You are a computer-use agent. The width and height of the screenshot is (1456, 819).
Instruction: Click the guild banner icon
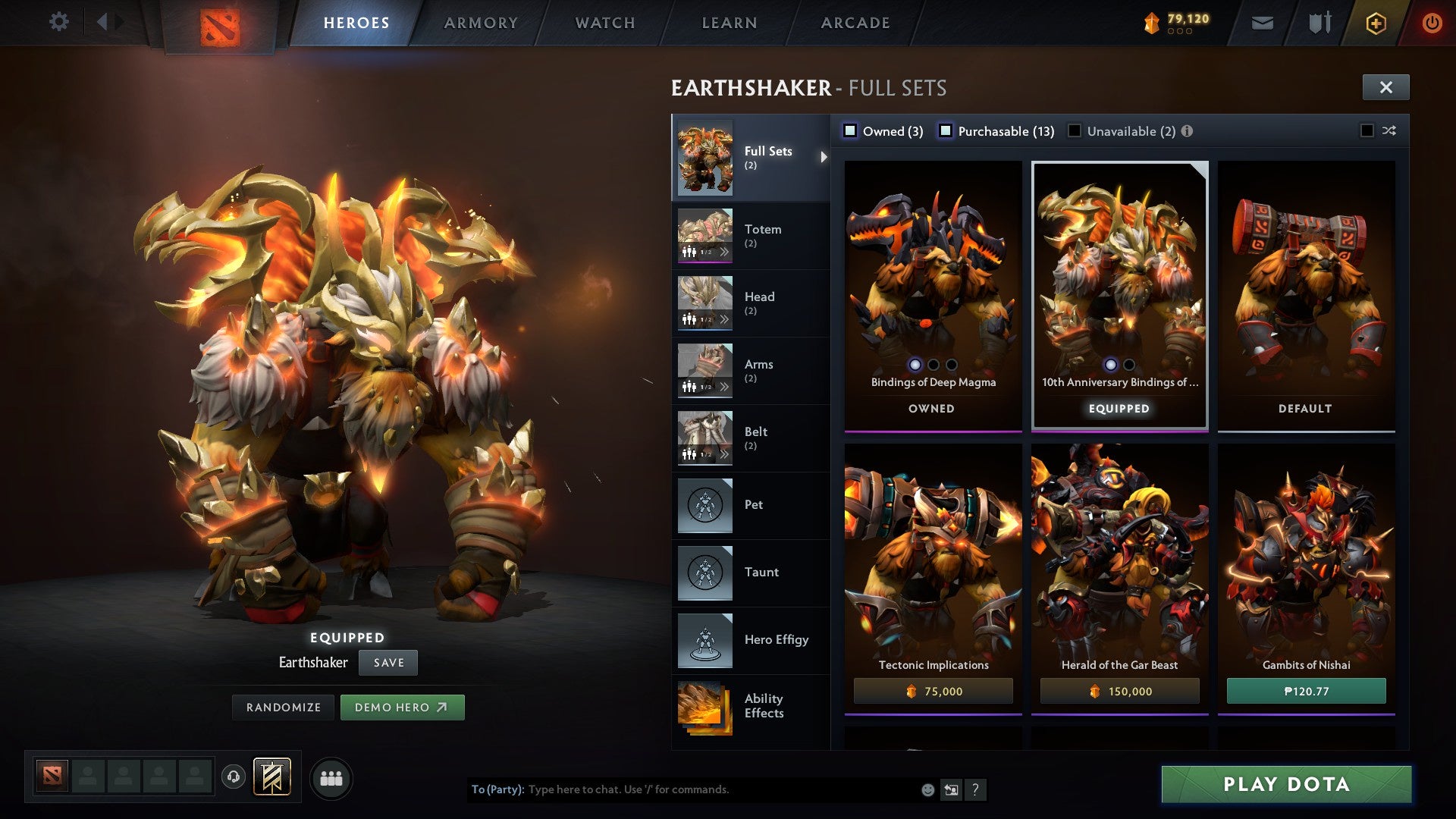(271, 777)
